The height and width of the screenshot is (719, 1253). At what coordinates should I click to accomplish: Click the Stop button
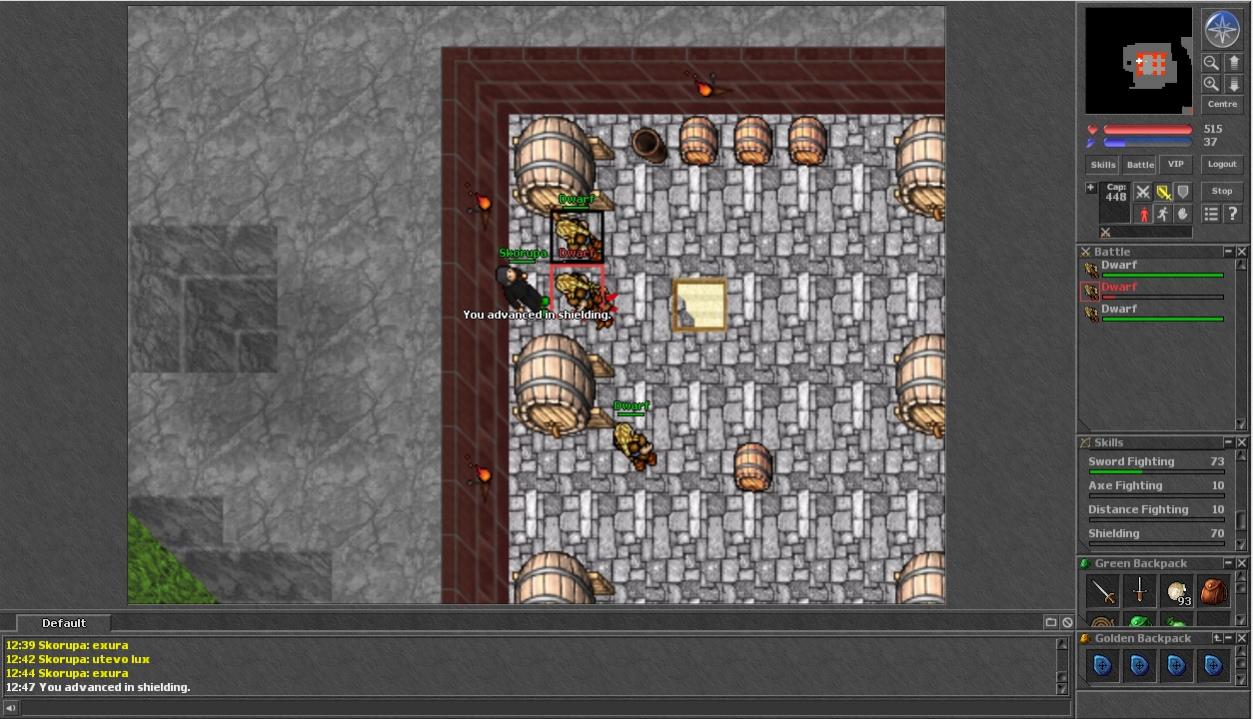pos(1222,191)
